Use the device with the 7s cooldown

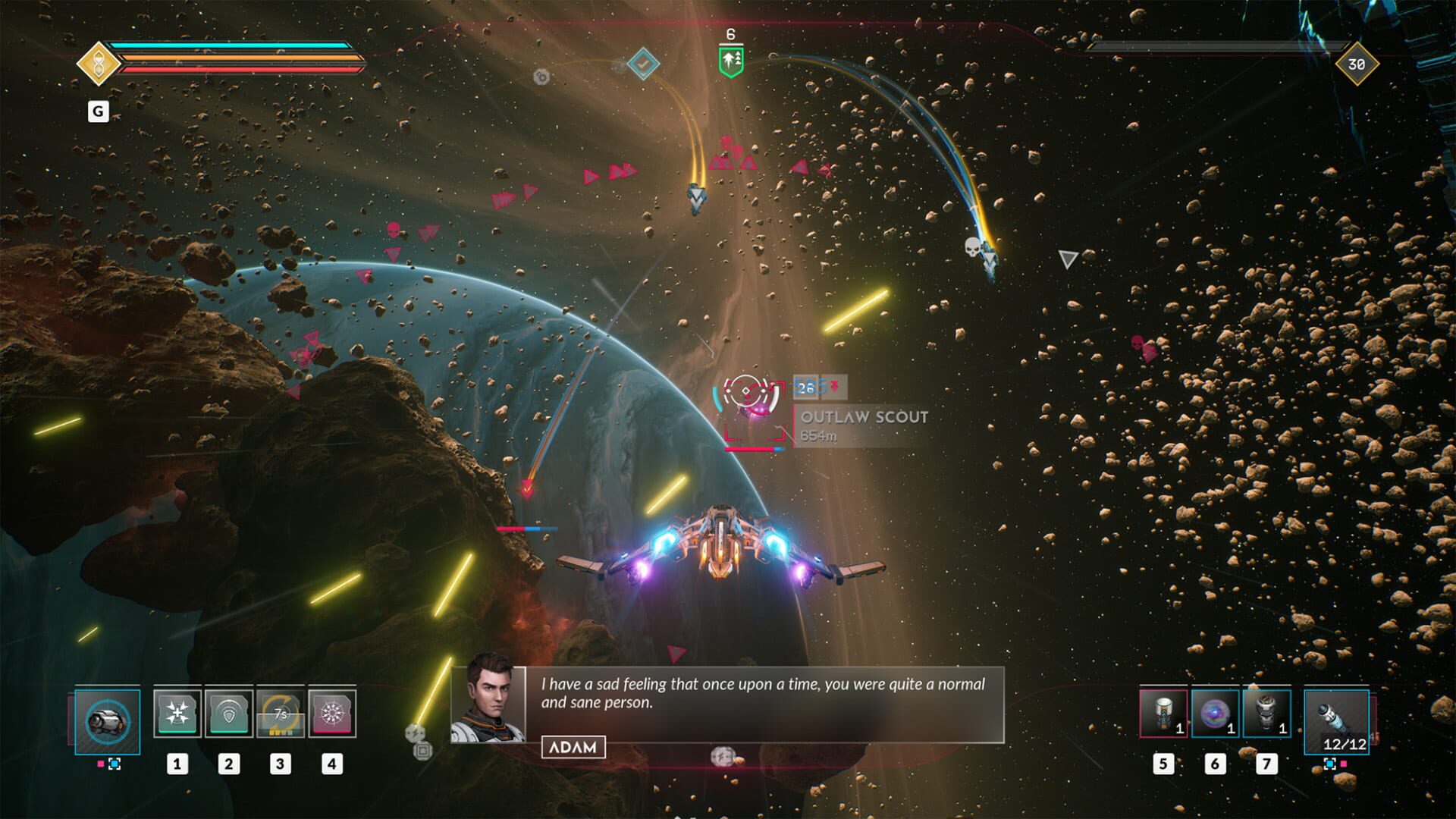coord(280,713)
